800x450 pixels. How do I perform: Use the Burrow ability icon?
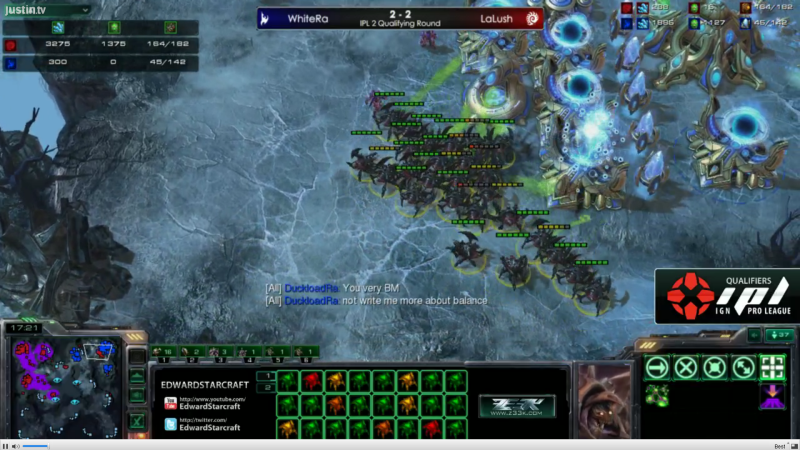[773, 396]
